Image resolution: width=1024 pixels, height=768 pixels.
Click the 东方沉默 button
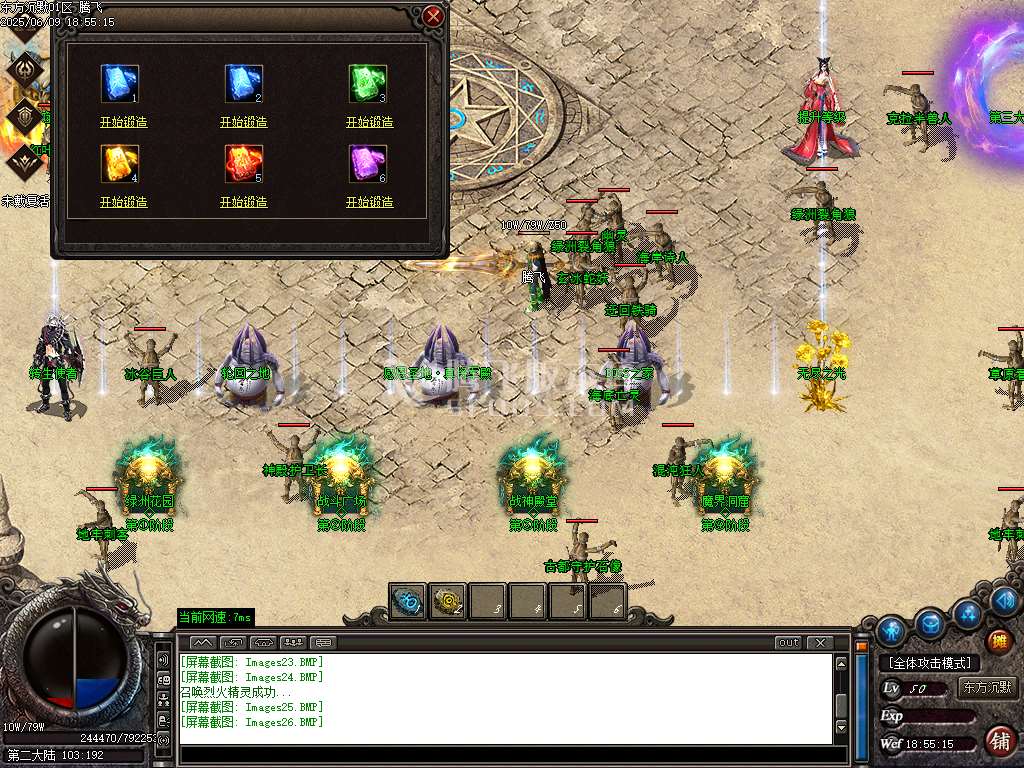986,688
